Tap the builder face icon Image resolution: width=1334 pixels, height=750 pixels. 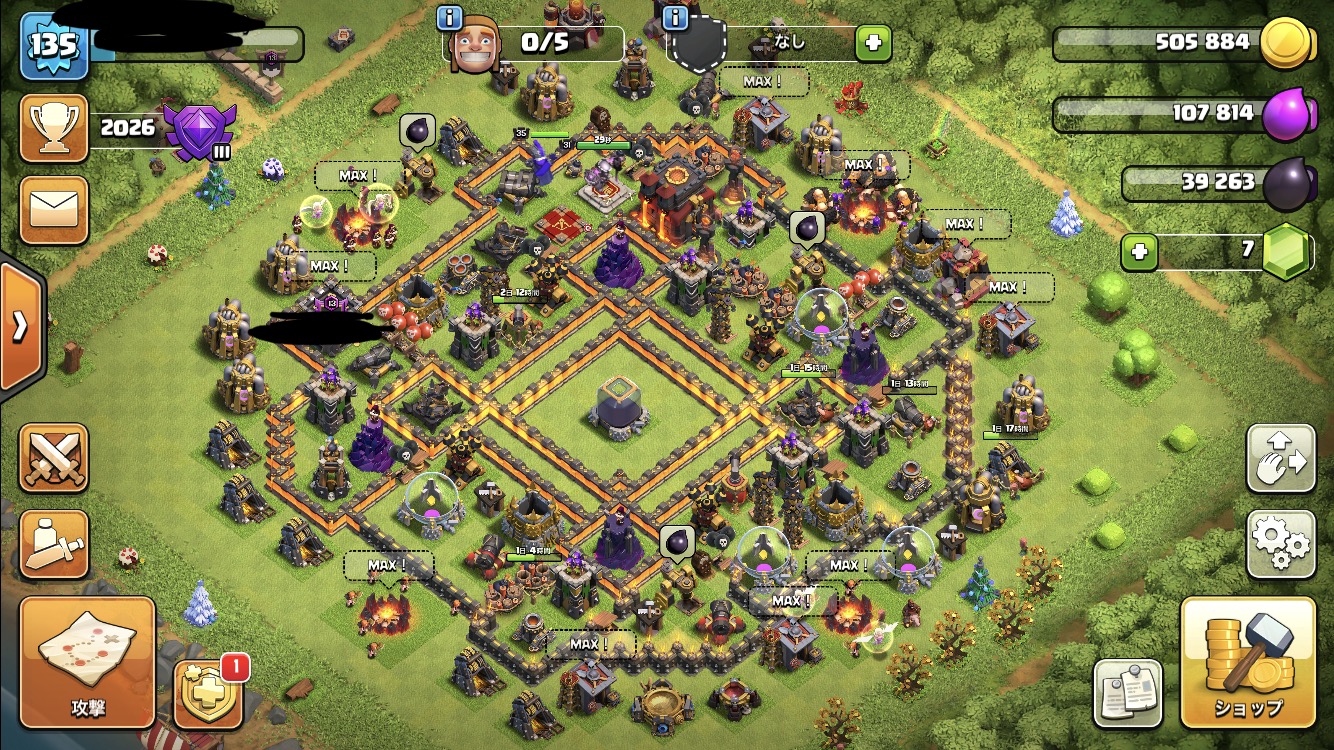point(472,46)
